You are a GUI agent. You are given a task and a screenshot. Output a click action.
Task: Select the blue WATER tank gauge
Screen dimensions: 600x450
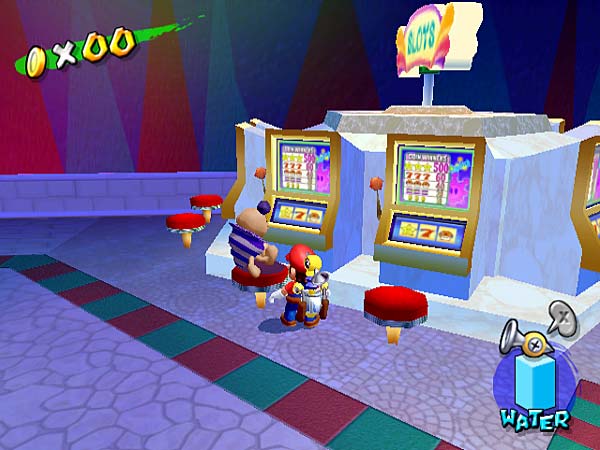535,379
